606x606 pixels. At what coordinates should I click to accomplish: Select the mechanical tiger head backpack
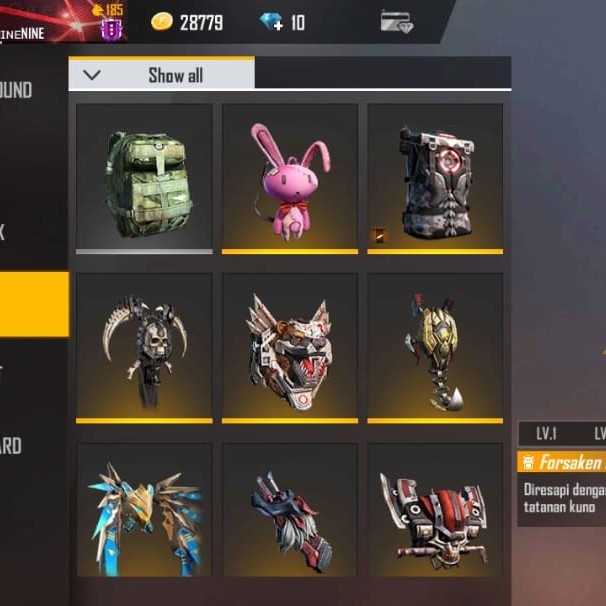tap(290, 346)
